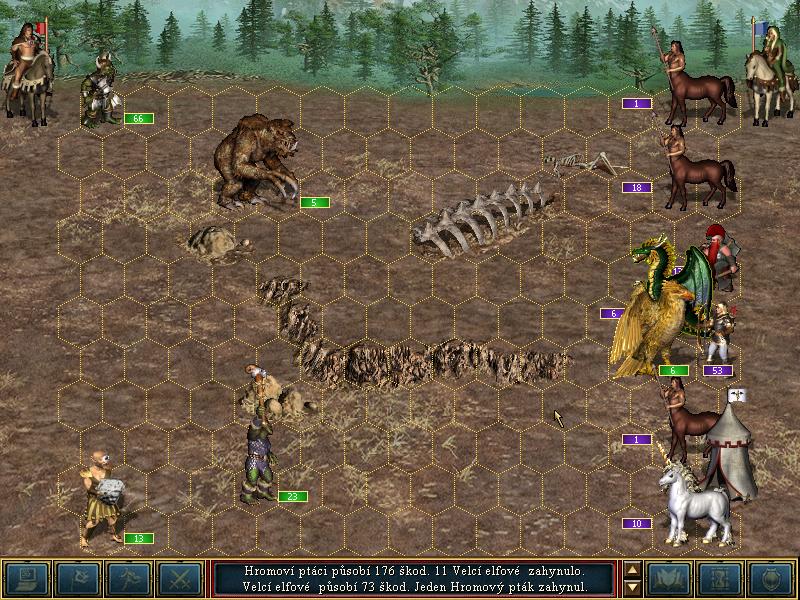Turn on auto-combat with the crossed swords button
The width and height of the screenshot is (800, 600).
[181, 578]
